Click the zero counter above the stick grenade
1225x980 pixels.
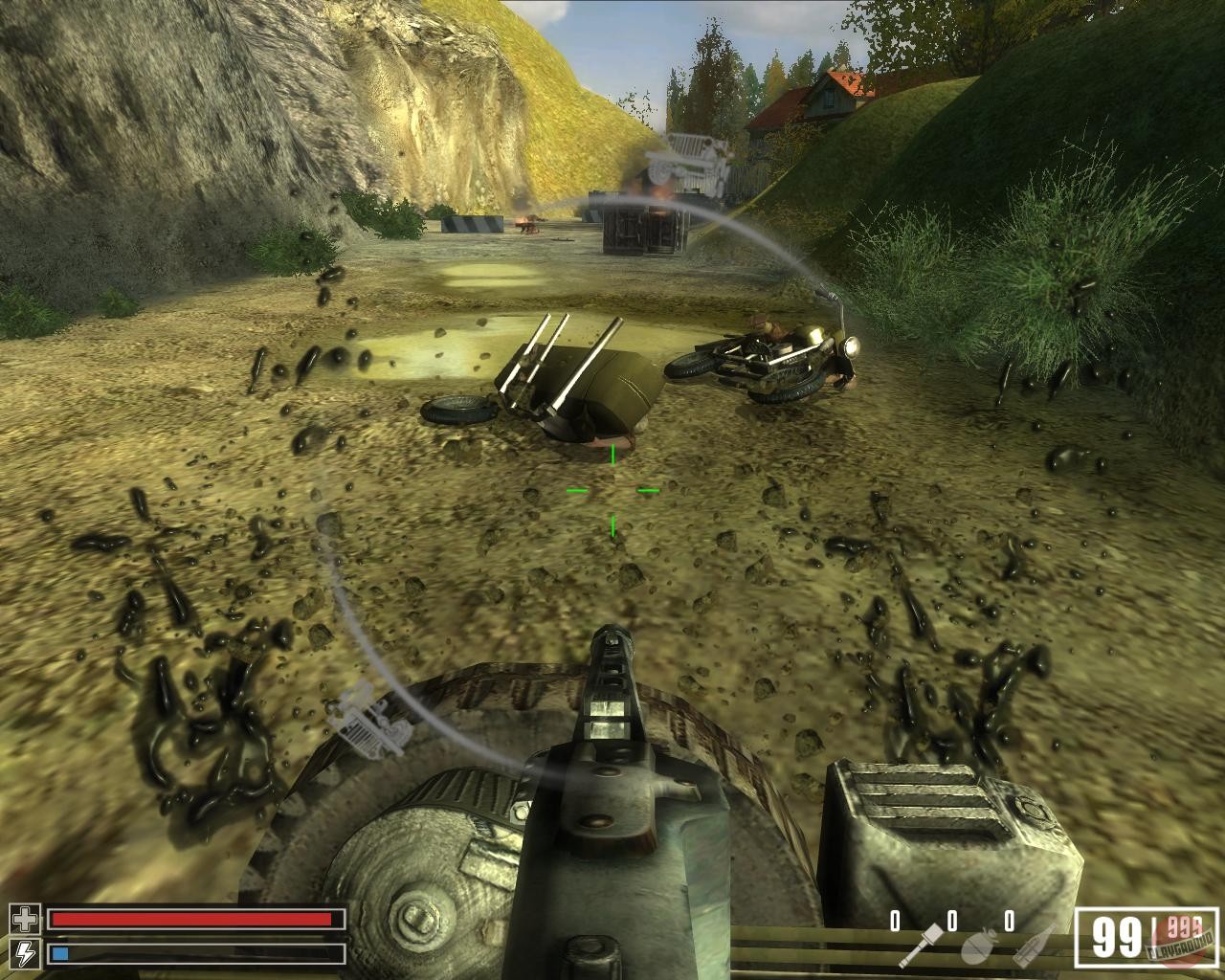pyautogui.click(x=897, y=921)
